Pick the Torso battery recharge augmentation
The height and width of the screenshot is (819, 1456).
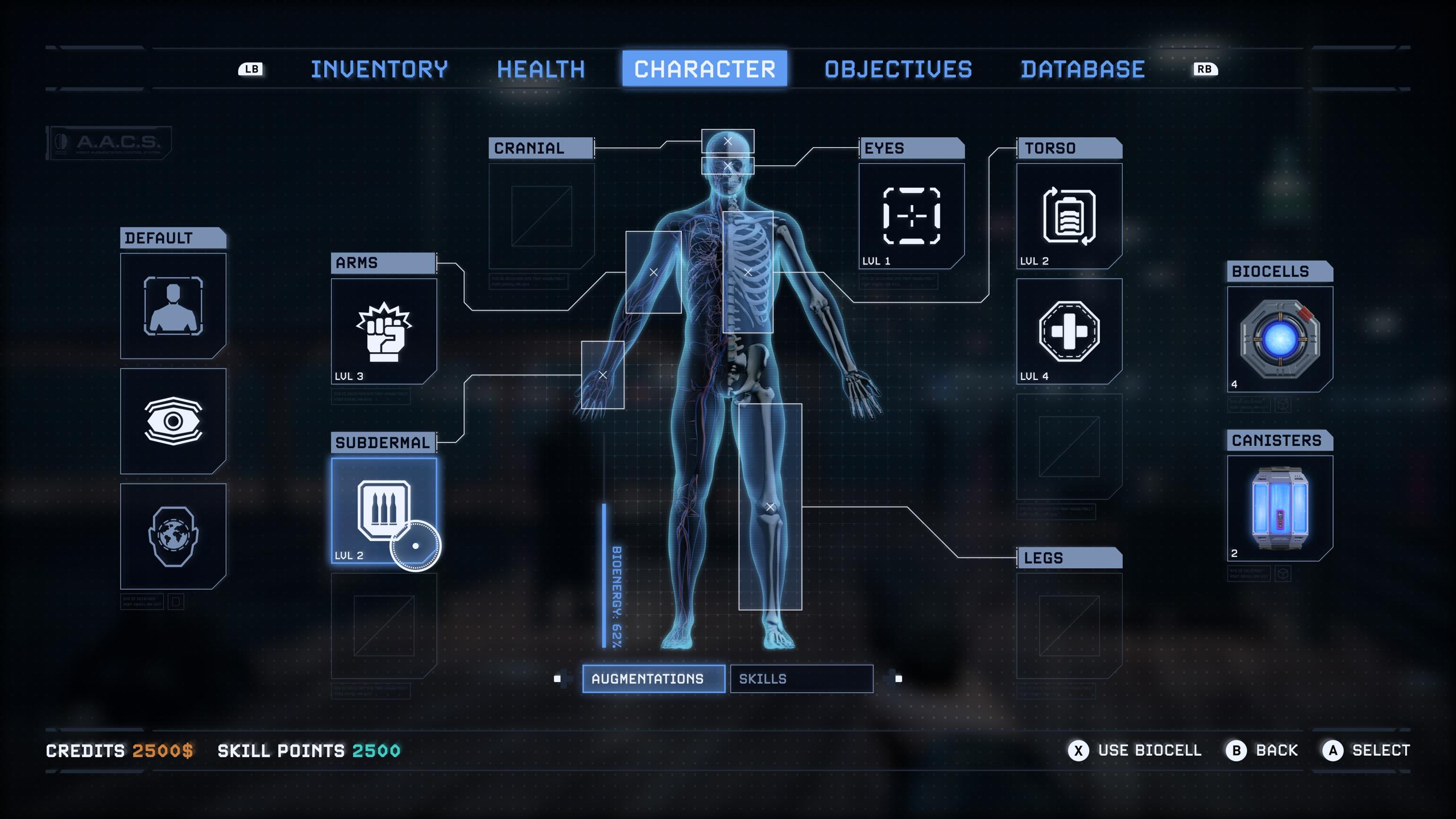click(1069, 216)
